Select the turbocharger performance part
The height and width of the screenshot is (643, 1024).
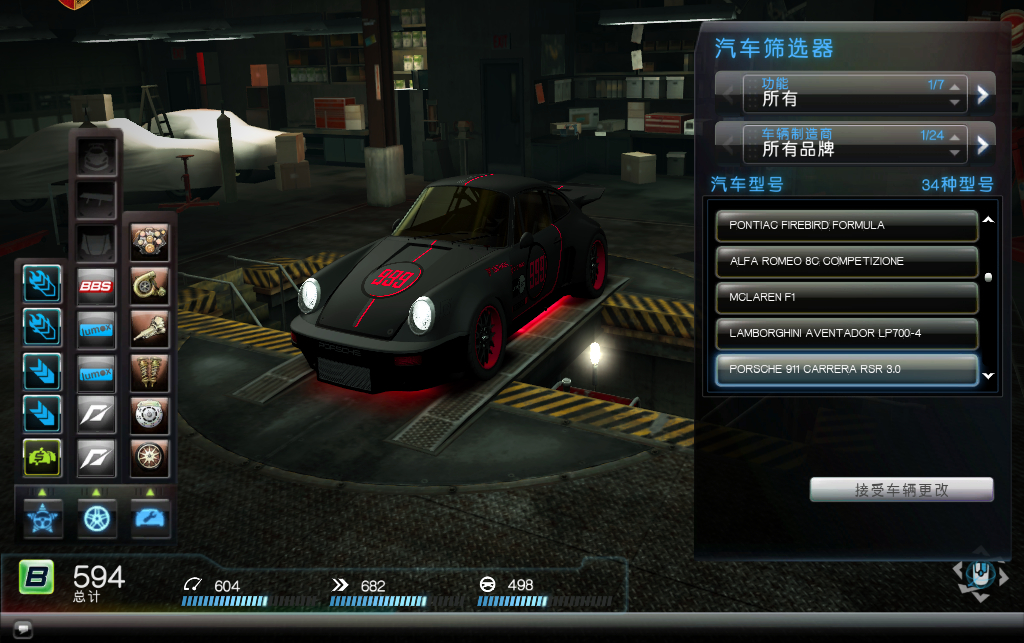(149, 286)
